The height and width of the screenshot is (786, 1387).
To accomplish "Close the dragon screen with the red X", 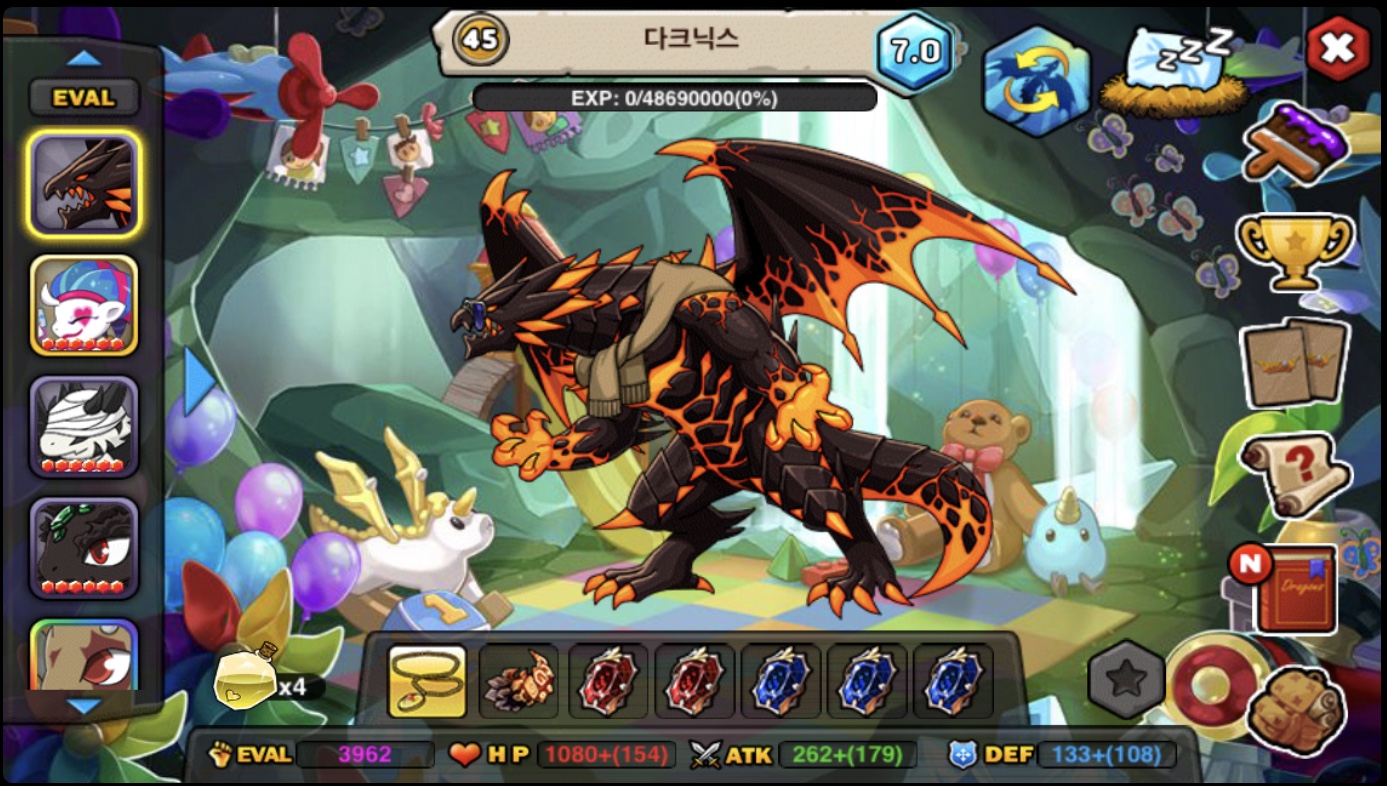I will (1338, 48).
